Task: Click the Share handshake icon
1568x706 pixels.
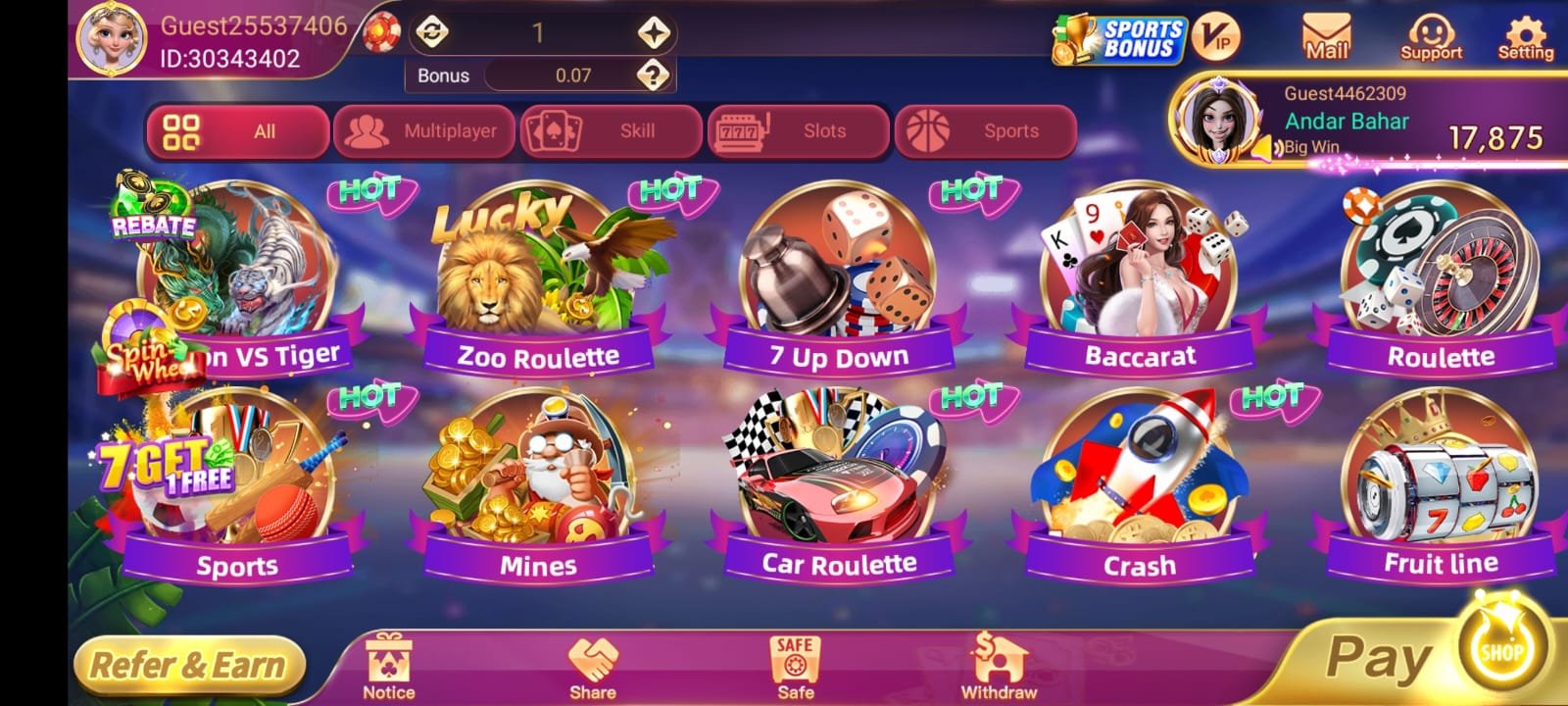Action: tap(593, 667)
